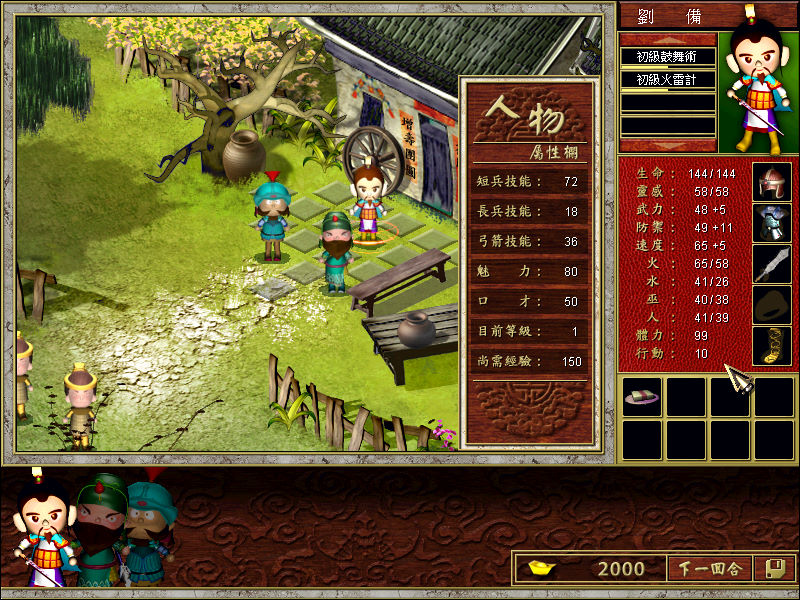Select the dark hat equipment slot
800x600 pixels.
click(771, 305)
